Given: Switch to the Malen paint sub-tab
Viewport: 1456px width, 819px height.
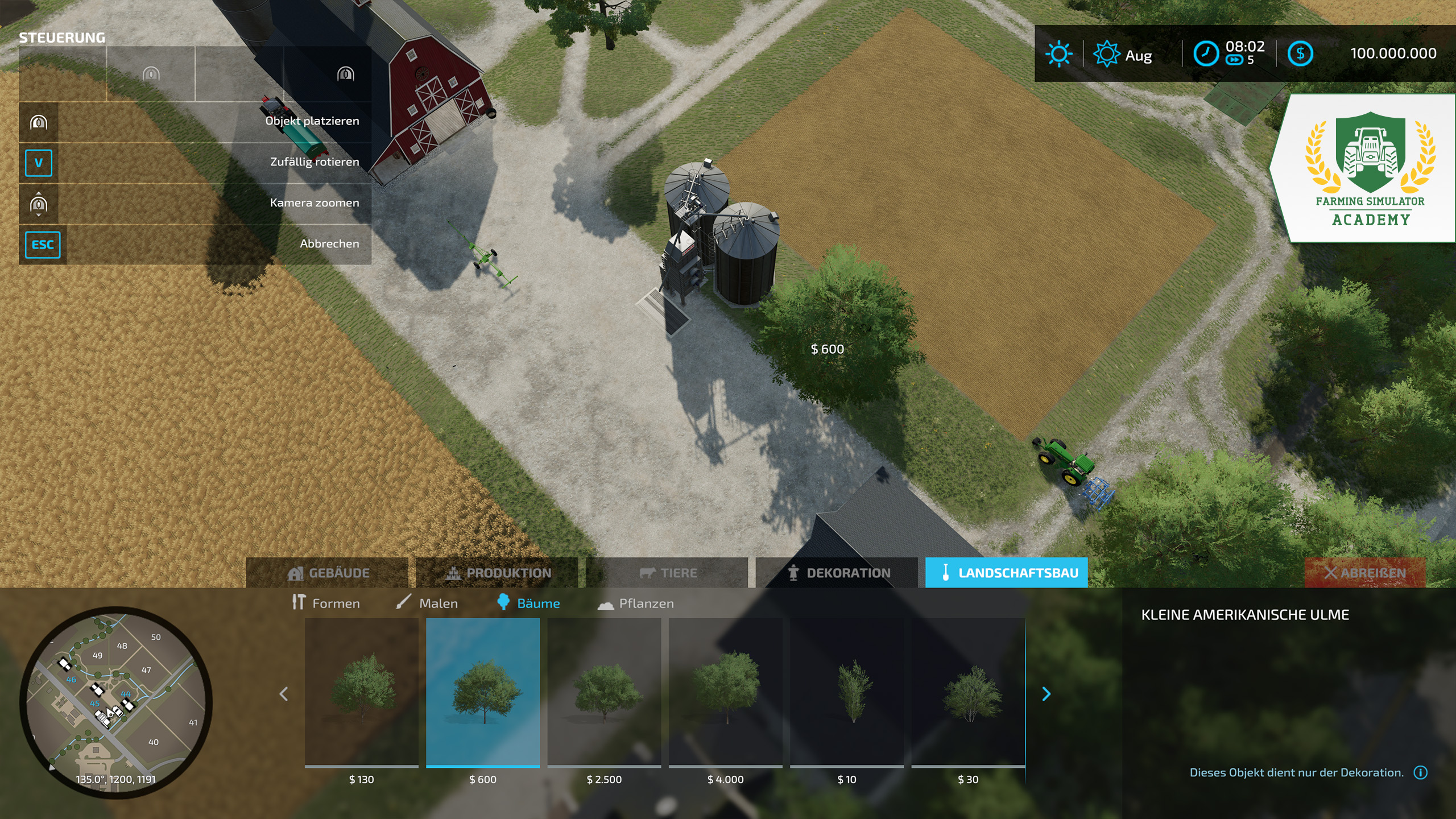Looking at the screenshot, I should 427,603.
